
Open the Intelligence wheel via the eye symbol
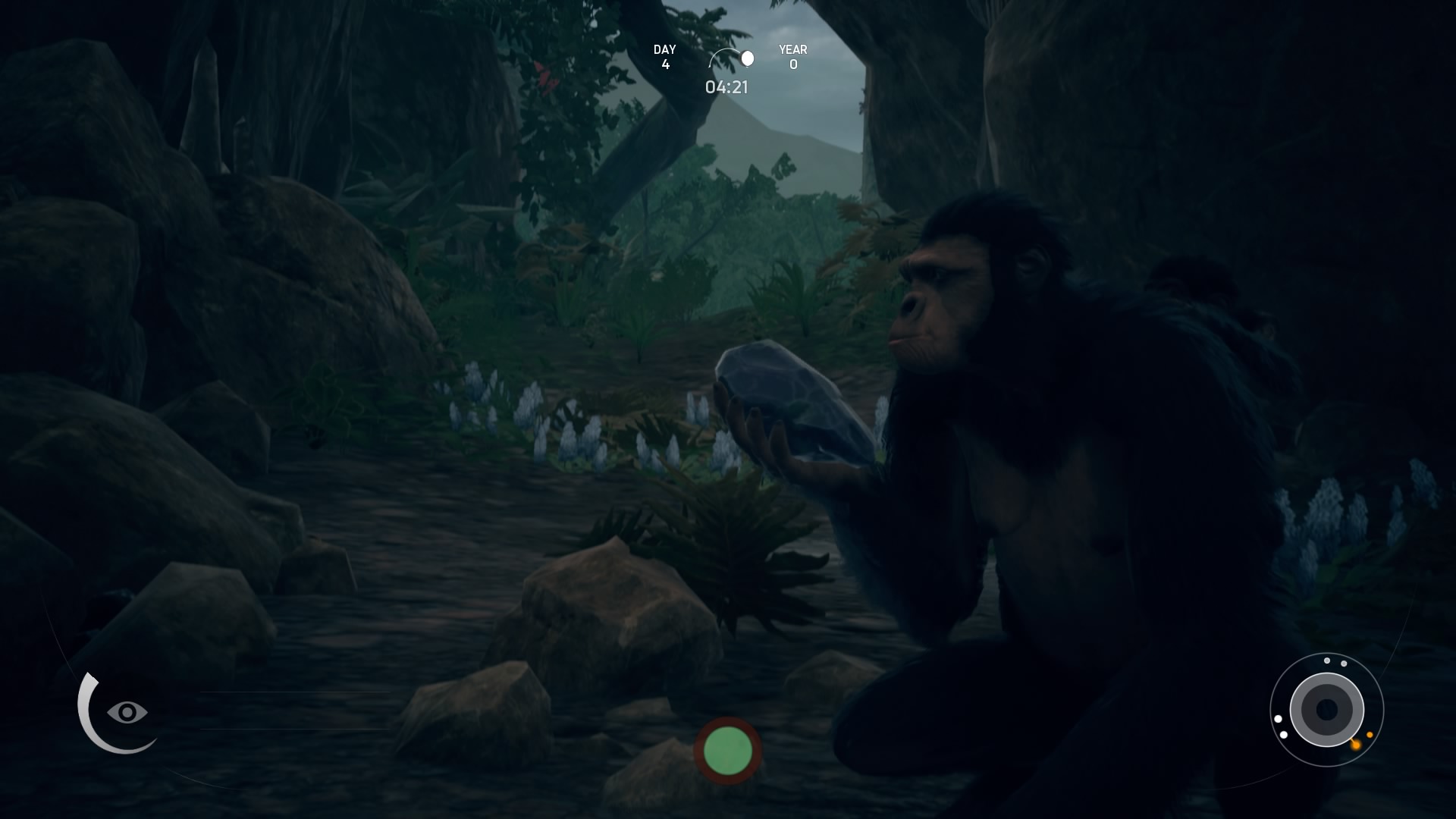[127, 712]
